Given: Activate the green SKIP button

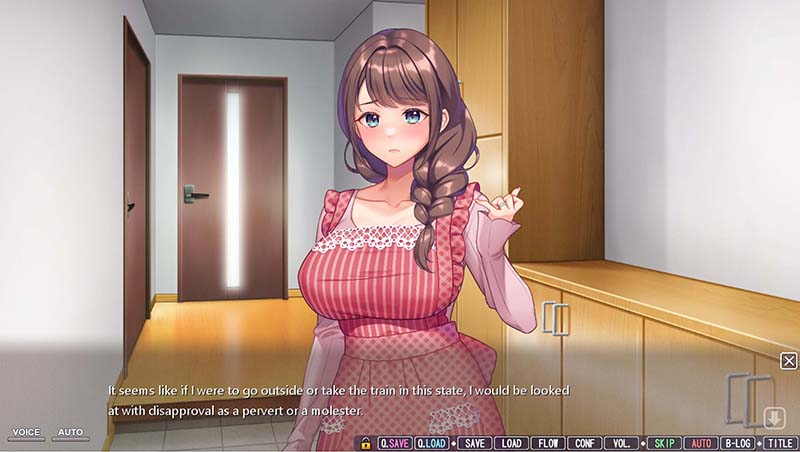Looking at the screenshot, I should click(x=663, y=443).
